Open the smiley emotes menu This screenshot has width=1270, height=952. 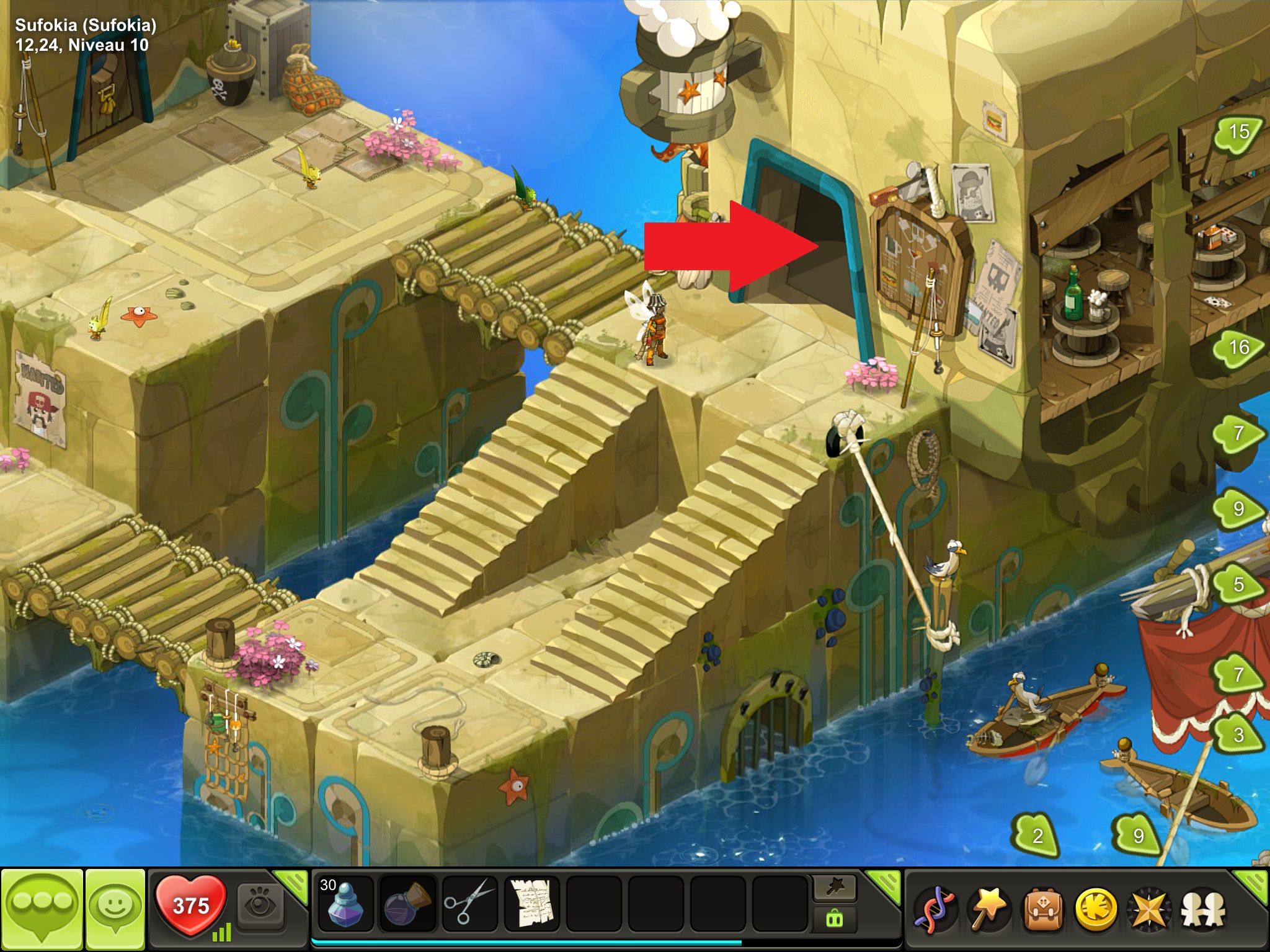pyautogui.click(x=115, y=907)
